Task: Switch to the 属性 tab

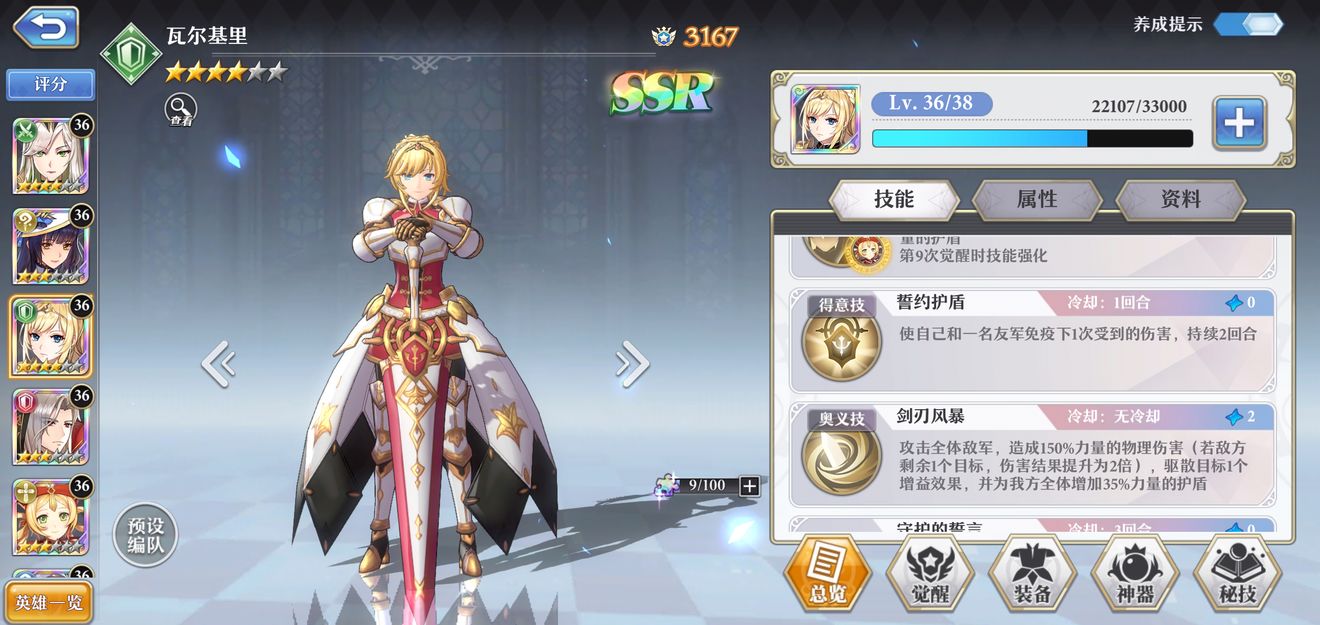Action: [1037, 200]
